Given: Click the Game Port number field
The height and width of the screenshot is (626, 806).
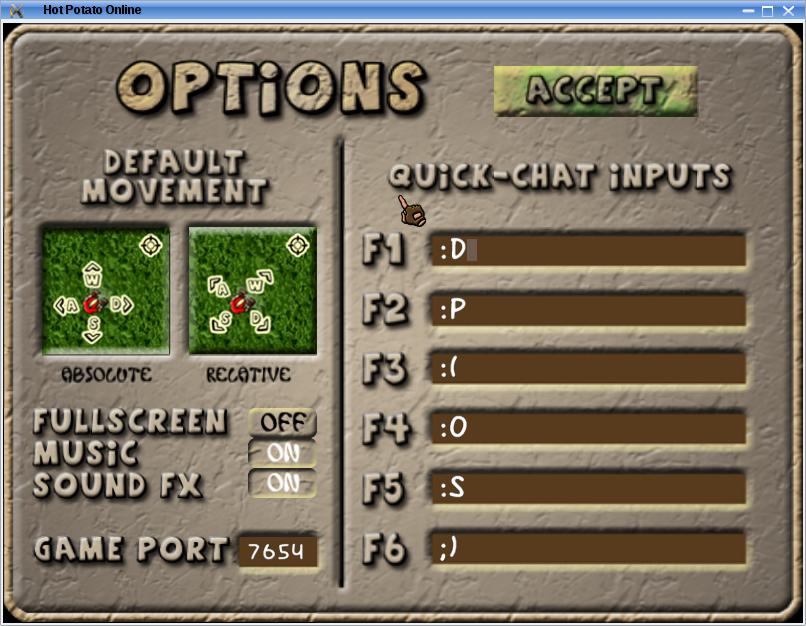Looking at the screenshot, I should [278, 550].
